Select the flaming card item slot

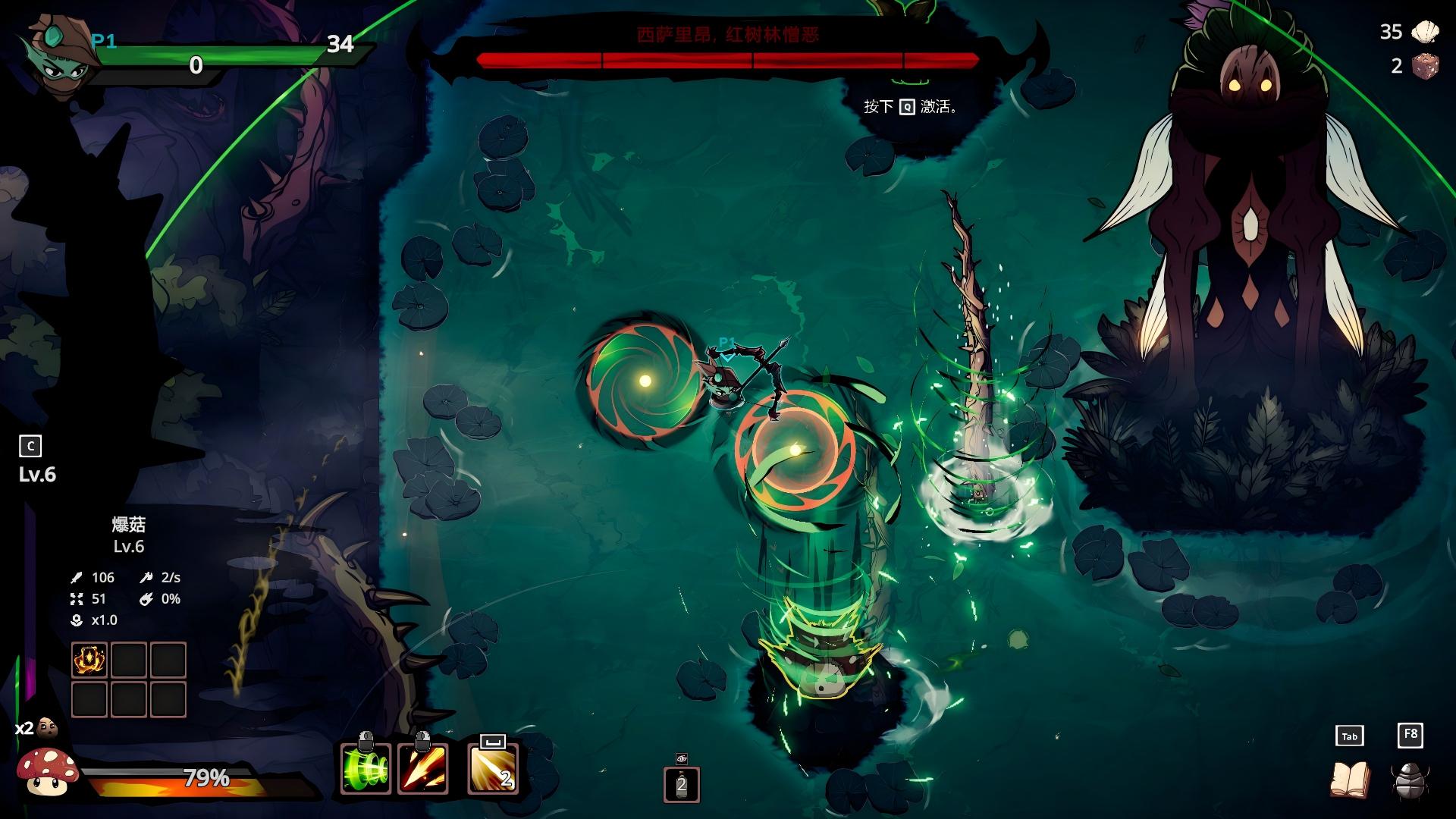[x=89, y=660]
